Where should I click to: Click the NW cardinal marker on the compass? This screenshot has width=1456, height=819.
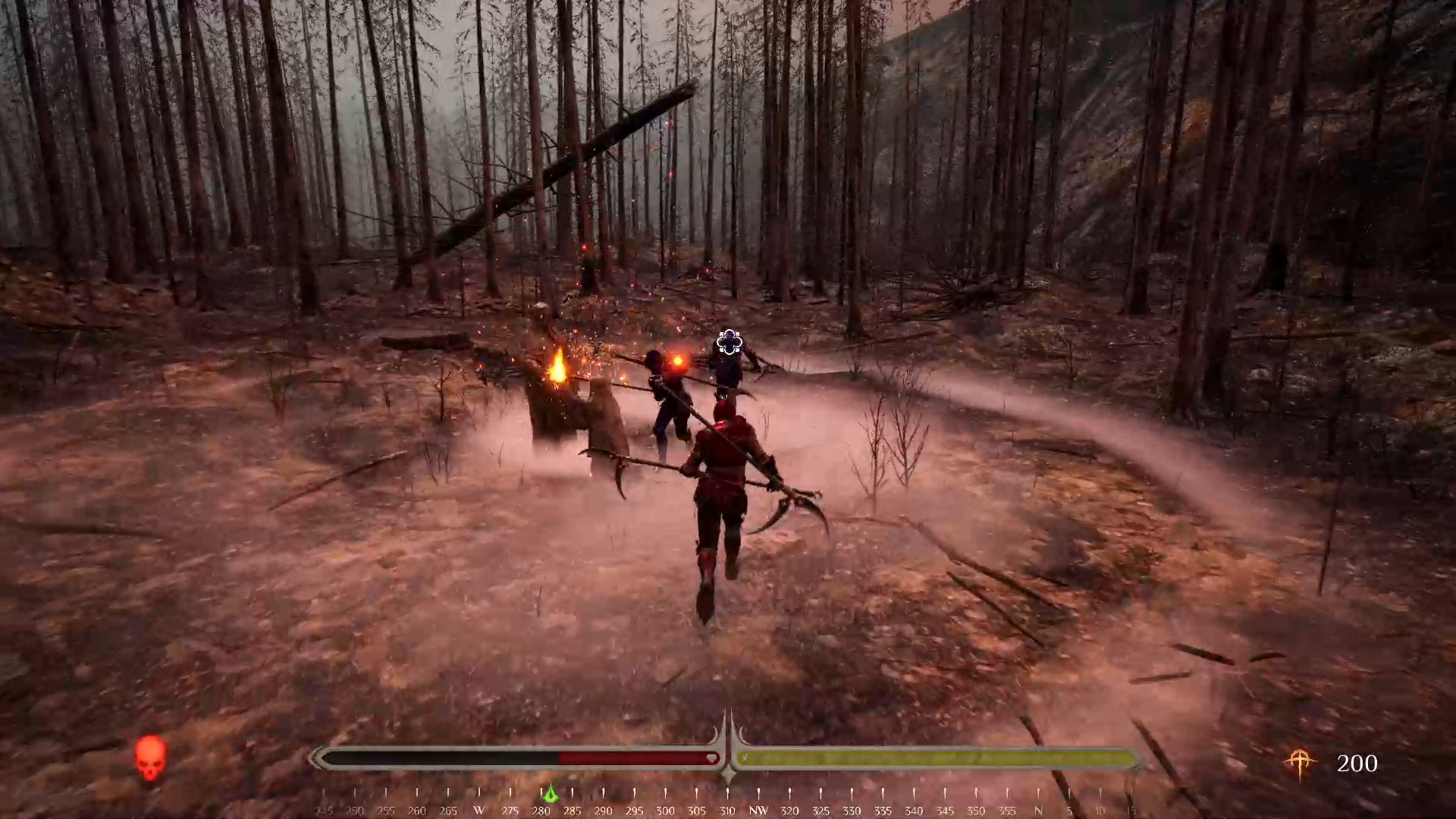758,811
